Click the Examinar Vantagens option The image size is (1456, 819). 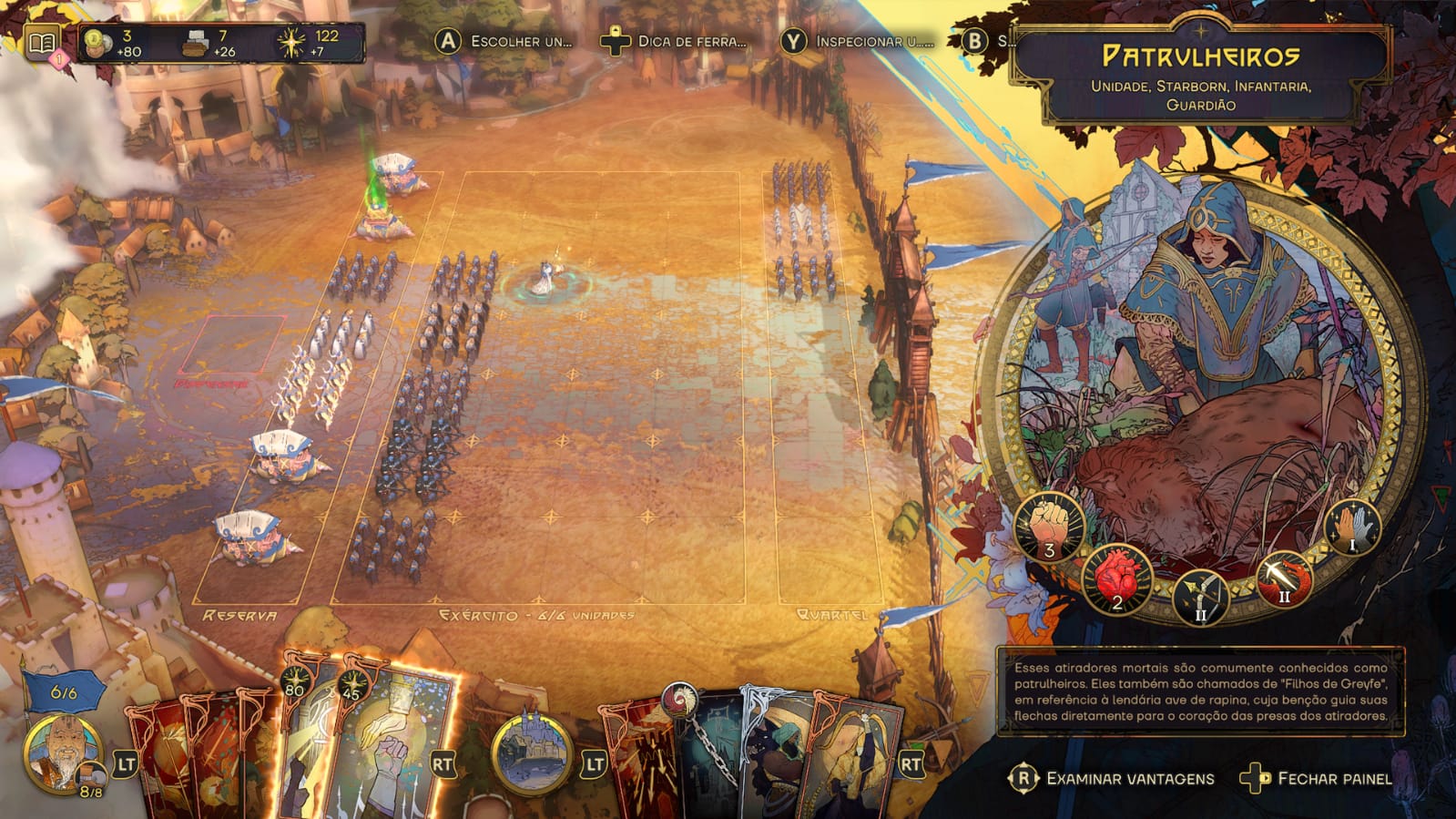pos(1113,779)
